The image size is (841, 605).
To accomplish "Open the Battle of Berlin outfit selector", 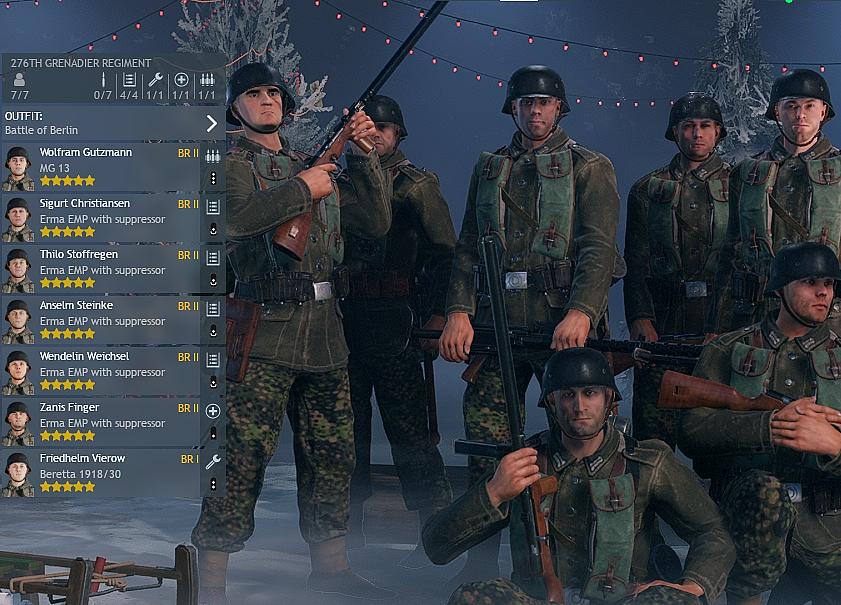I will pyautogui.click(x=112, y=123).
